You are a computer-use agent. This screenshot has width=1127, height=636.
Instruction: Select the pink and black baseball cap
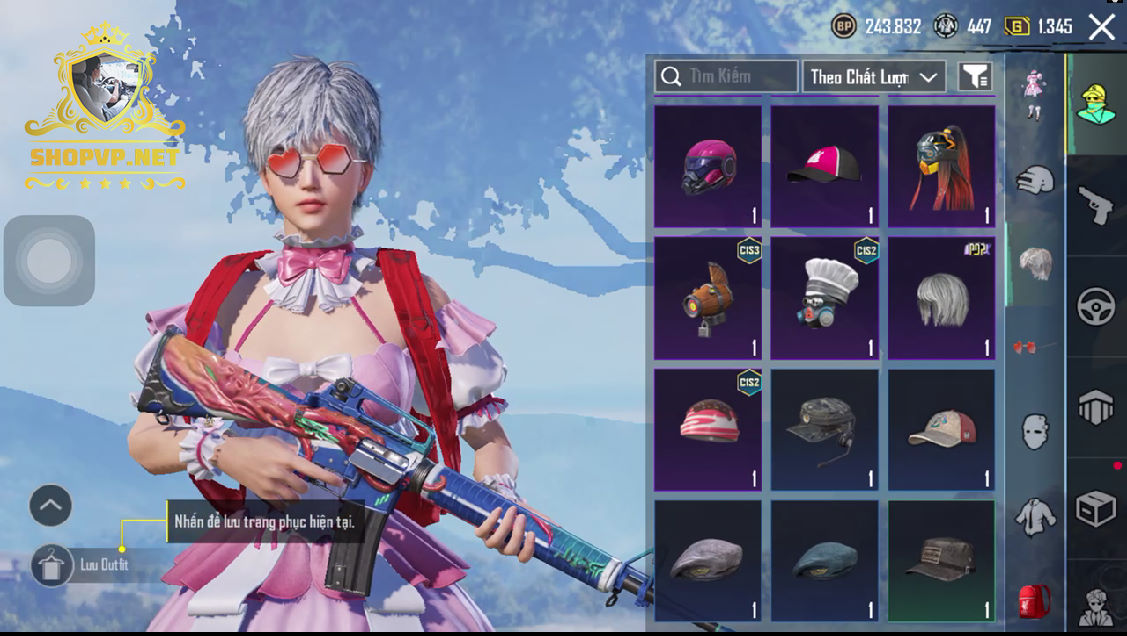click(825, 166)
